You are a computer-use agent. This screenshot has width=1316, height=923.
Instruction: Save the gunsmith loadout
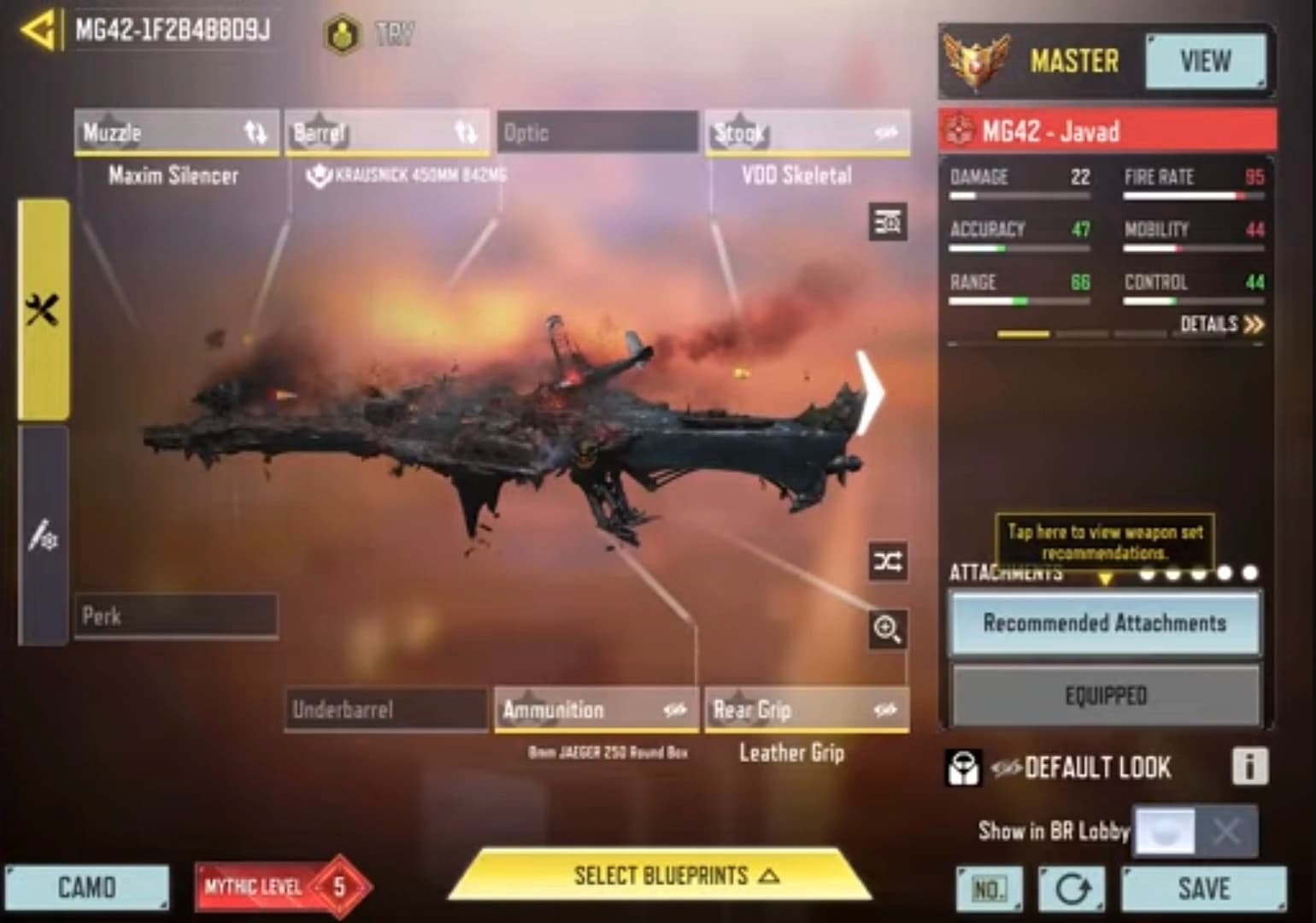[1203, 889]
